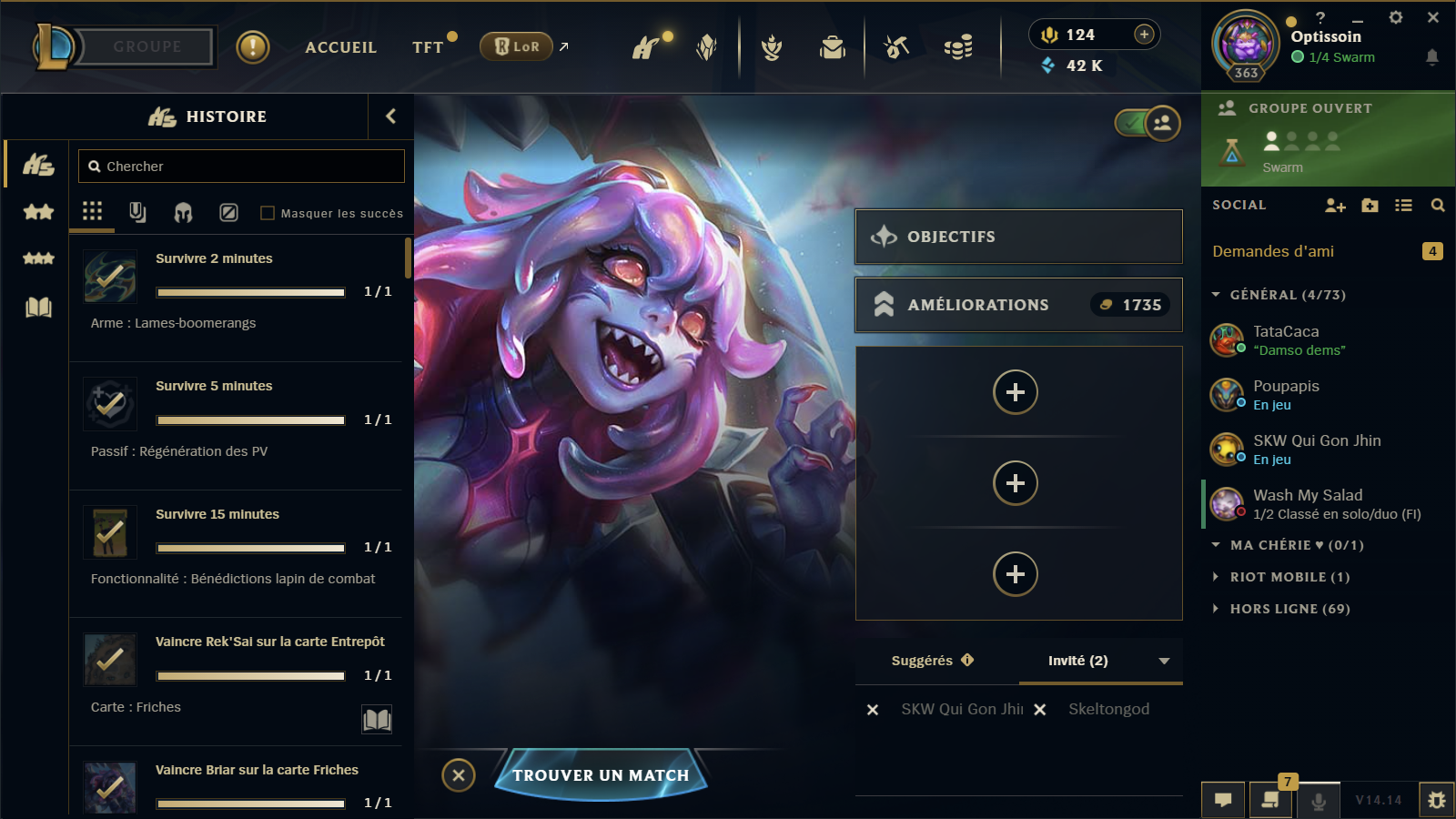Image resolution: width=1456 pixels, height=819 pixels.
Task: Open the Collection crest icon
Action: coord(773,47)
